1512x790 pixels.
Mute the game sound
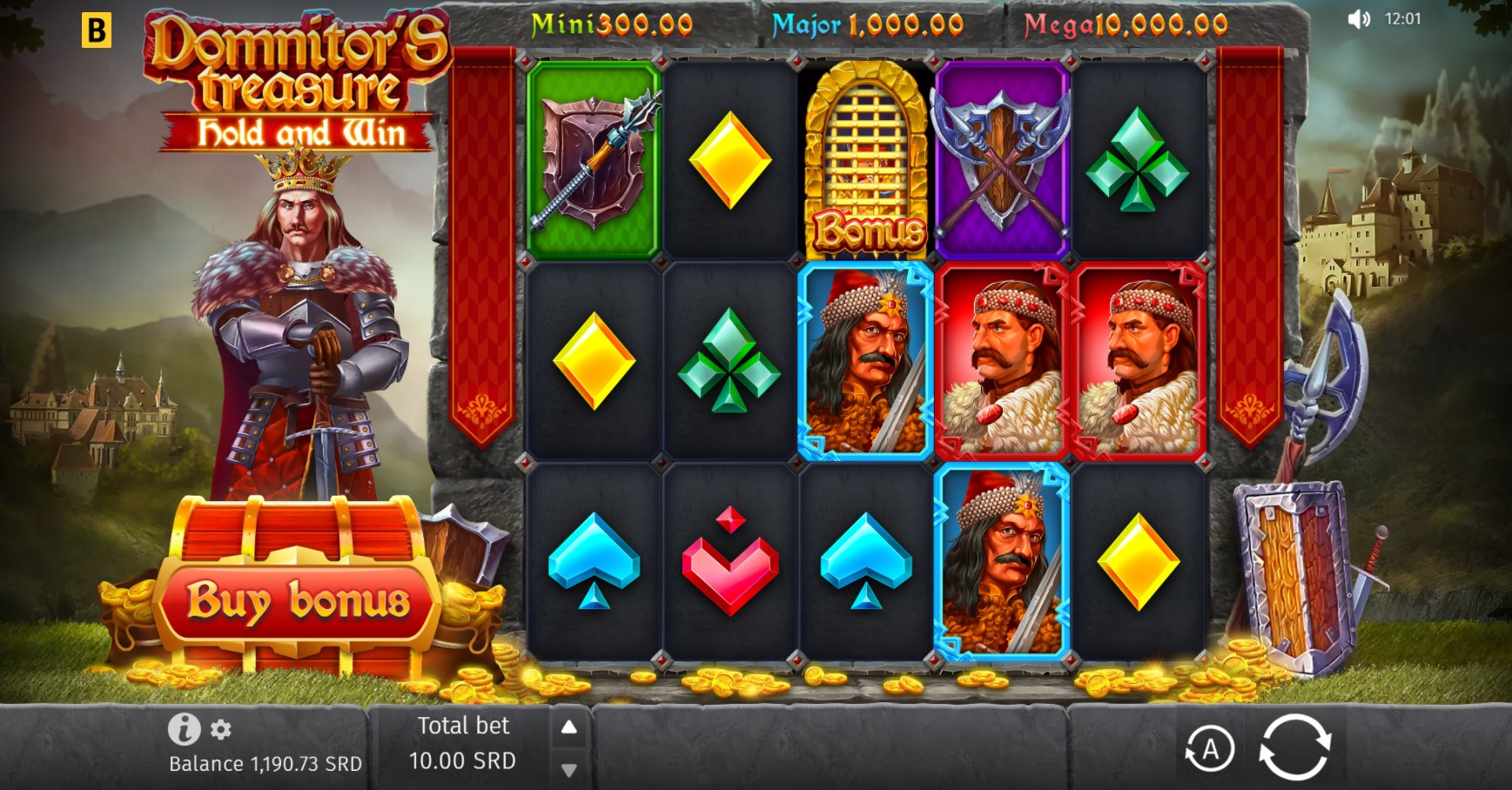click(x=1358, y=19)
